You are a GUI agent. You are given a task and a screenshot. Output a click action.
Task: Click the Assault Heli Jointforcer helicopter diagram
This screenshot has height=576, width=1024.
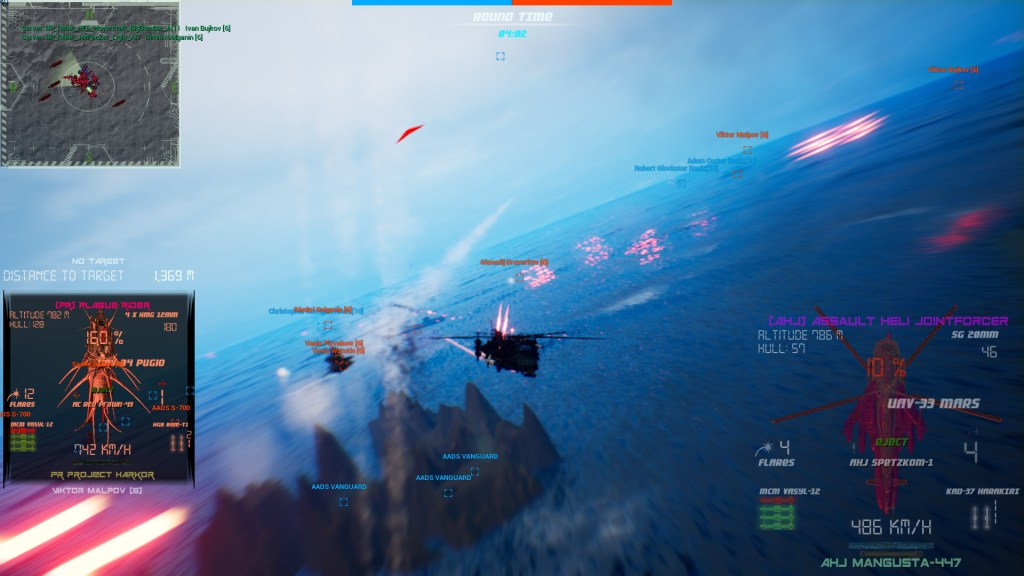[883, 410]
